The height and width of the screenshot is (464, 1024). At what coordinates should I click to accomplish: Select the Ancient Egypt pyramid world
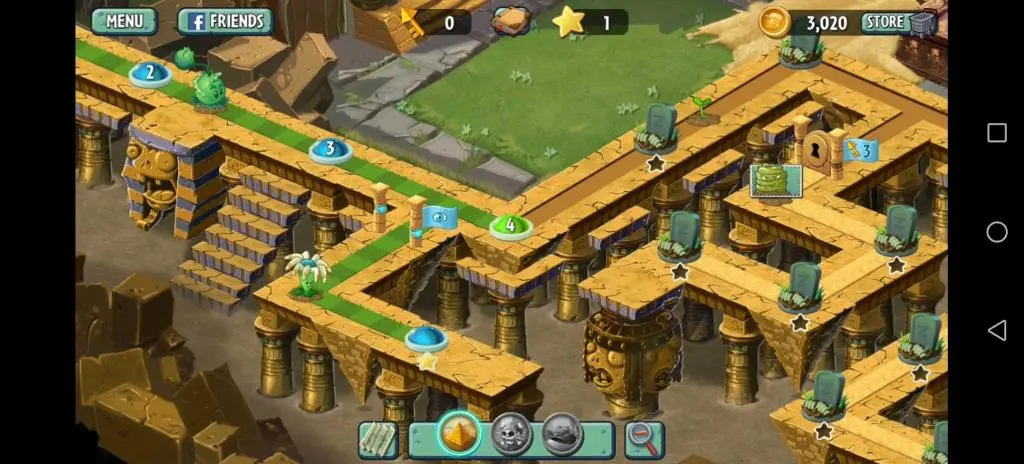459,435
